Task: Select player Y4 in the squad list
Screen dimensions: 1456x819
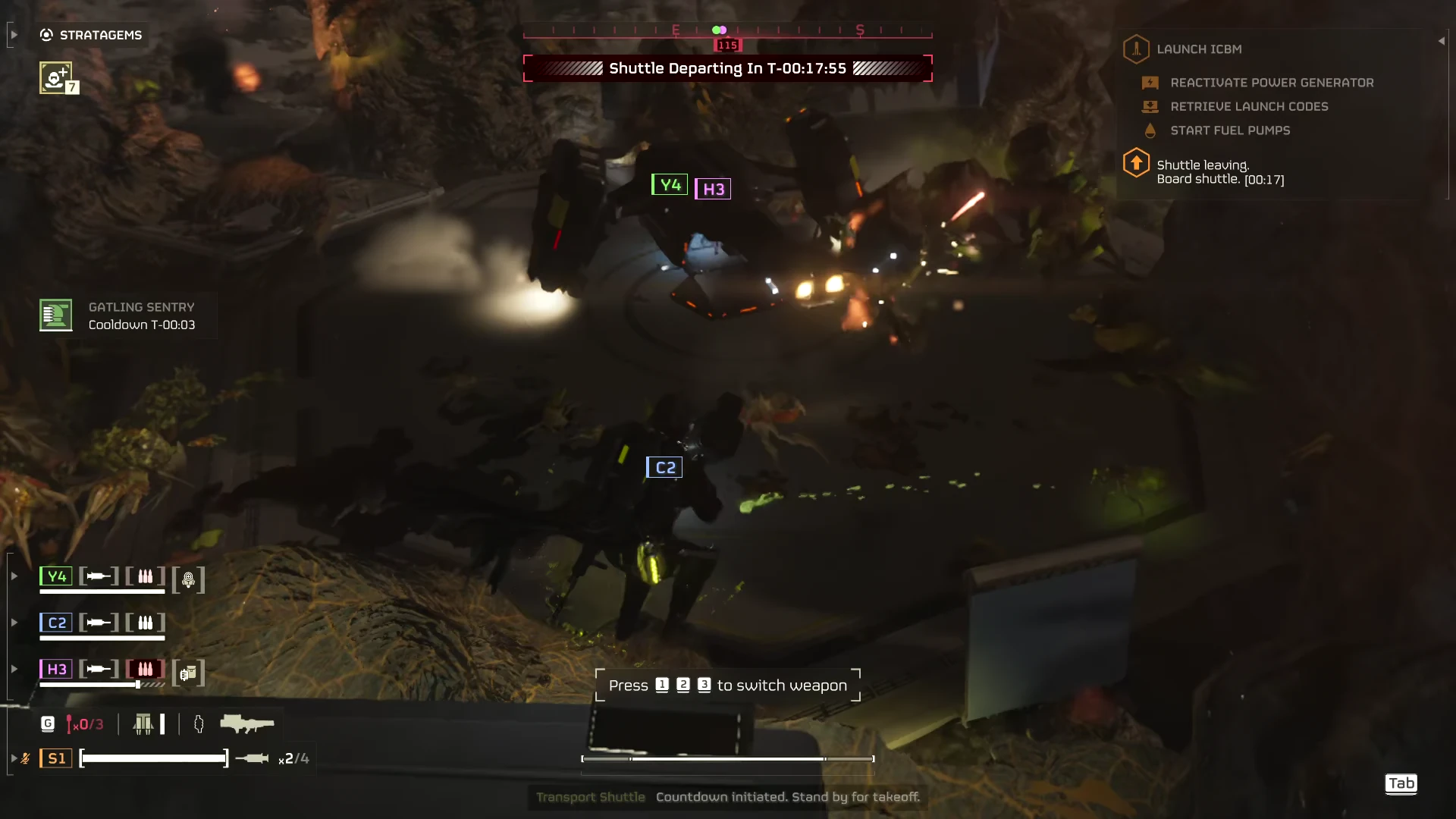Action: click(x=56, y=576)
